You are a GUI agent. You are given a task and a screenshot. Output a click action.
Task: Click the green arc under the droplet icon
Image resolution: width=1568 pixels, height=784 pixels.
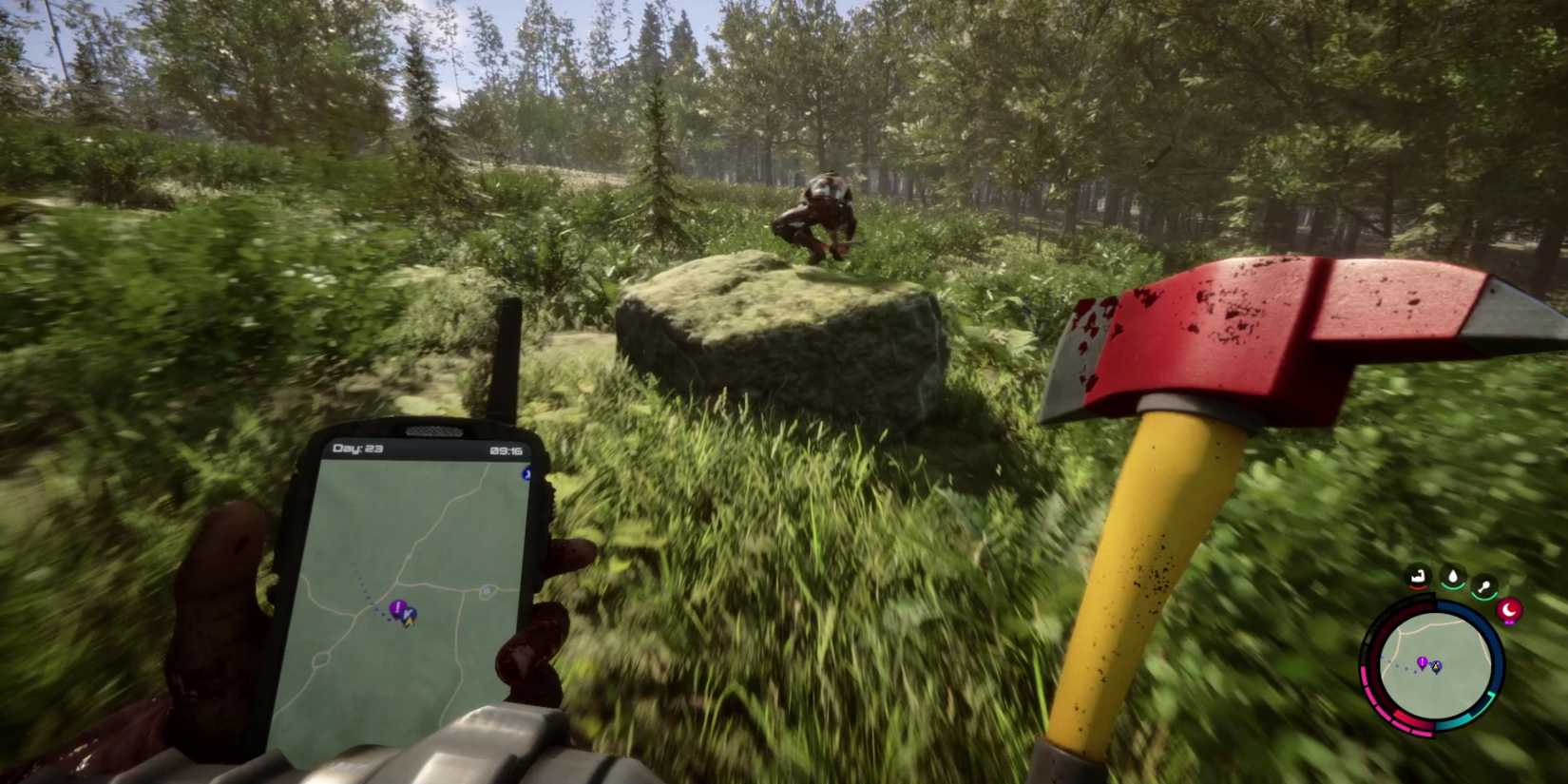point(1453,587)
